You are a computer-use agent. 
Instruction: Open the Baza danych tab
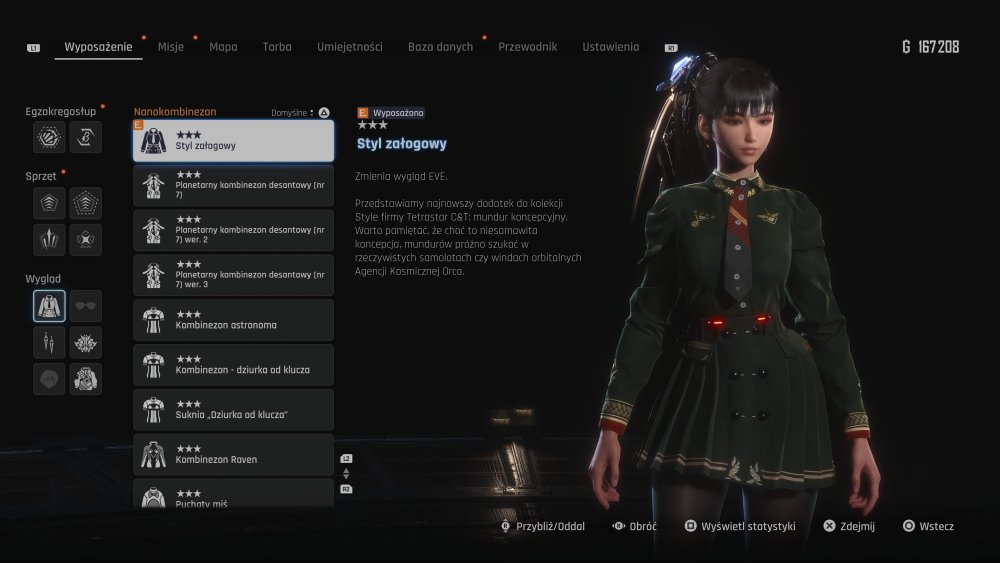tap(440, 47)
